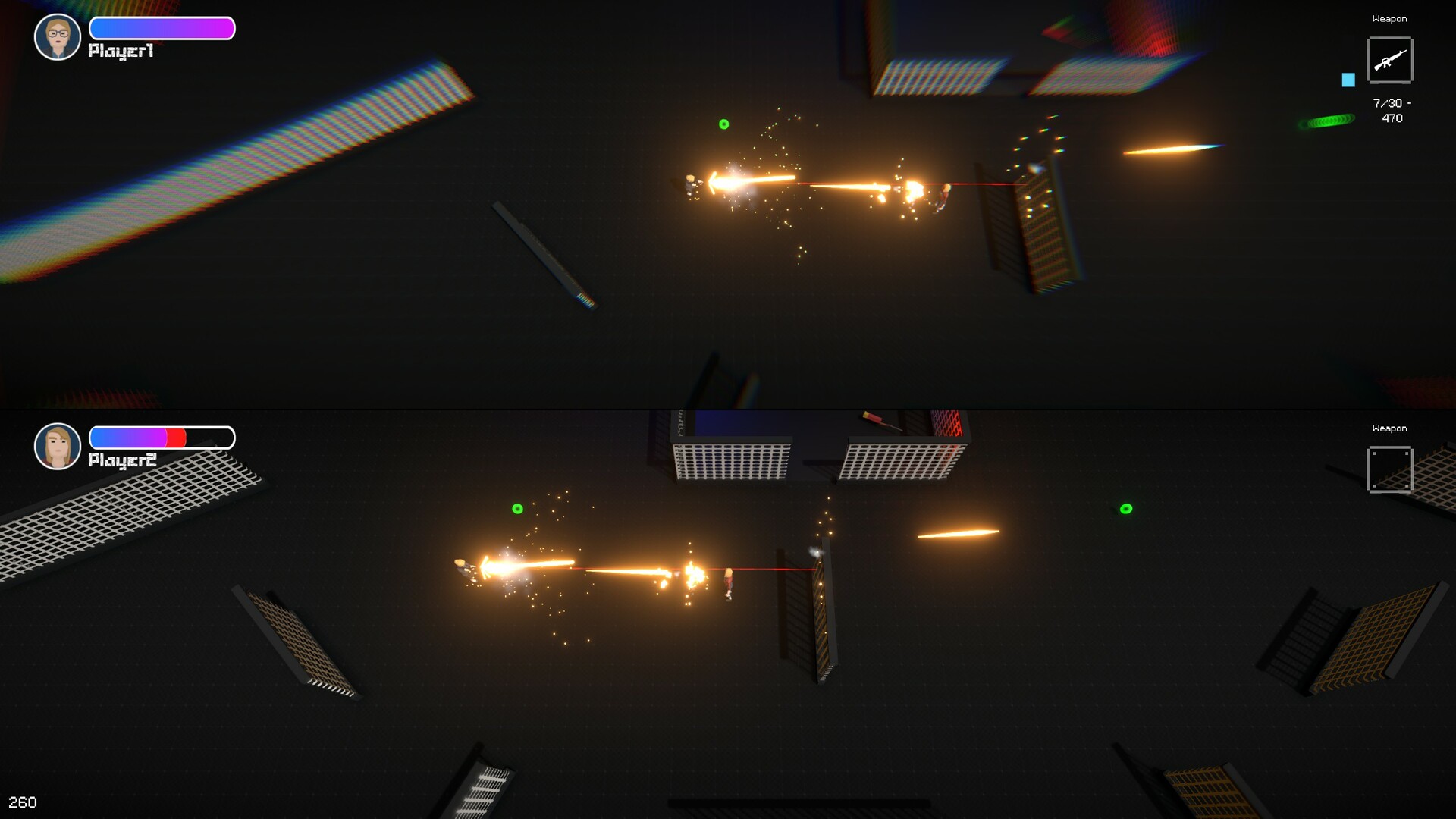The width and height of the screenshot is (1456, 819).
Task: Click Player1's circular avatar portrait
Action: tap(57, 37)
